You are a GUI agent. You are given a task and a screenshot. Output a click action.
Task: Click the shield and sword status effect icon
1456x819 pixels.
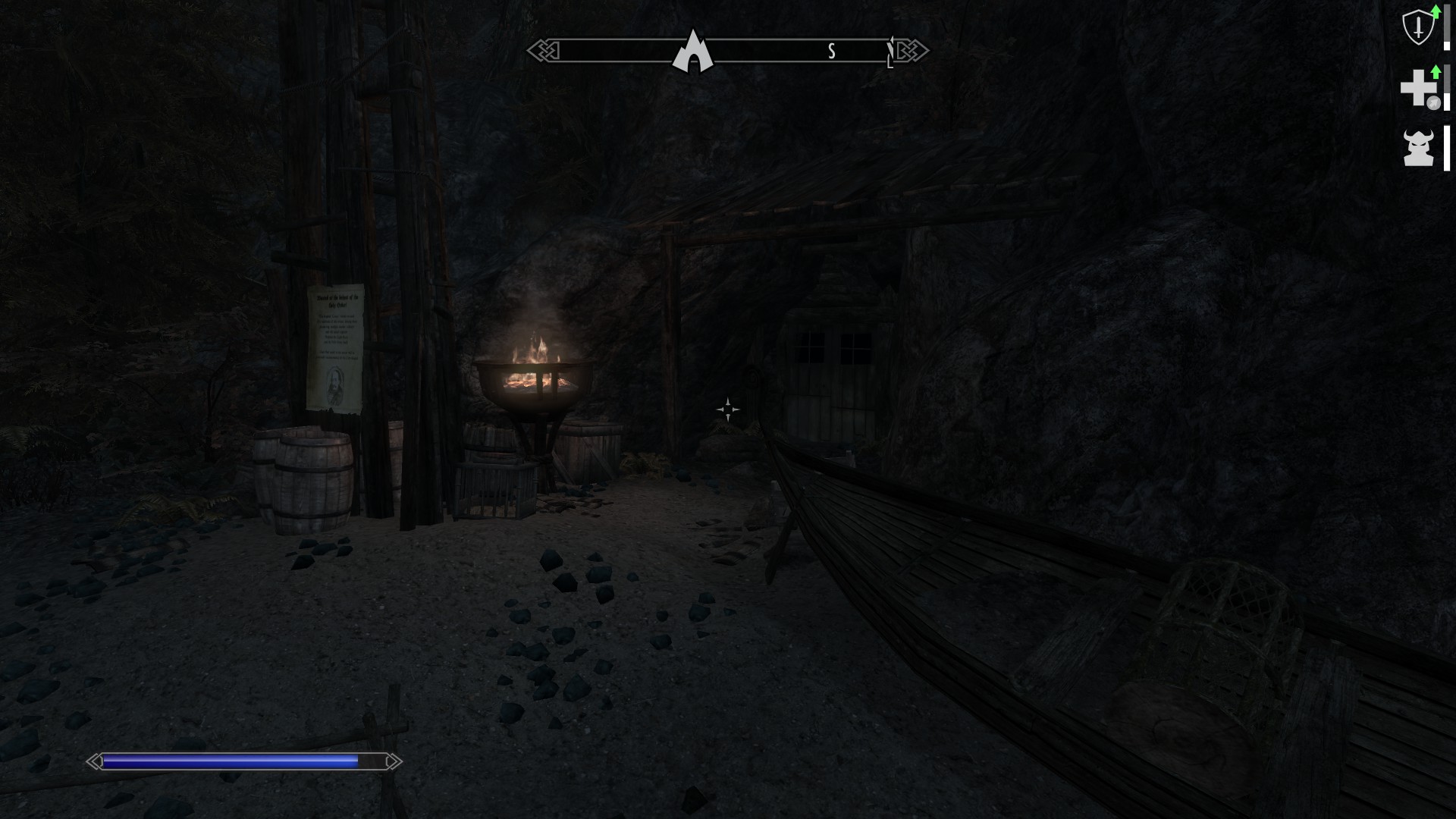(1418, 29)
